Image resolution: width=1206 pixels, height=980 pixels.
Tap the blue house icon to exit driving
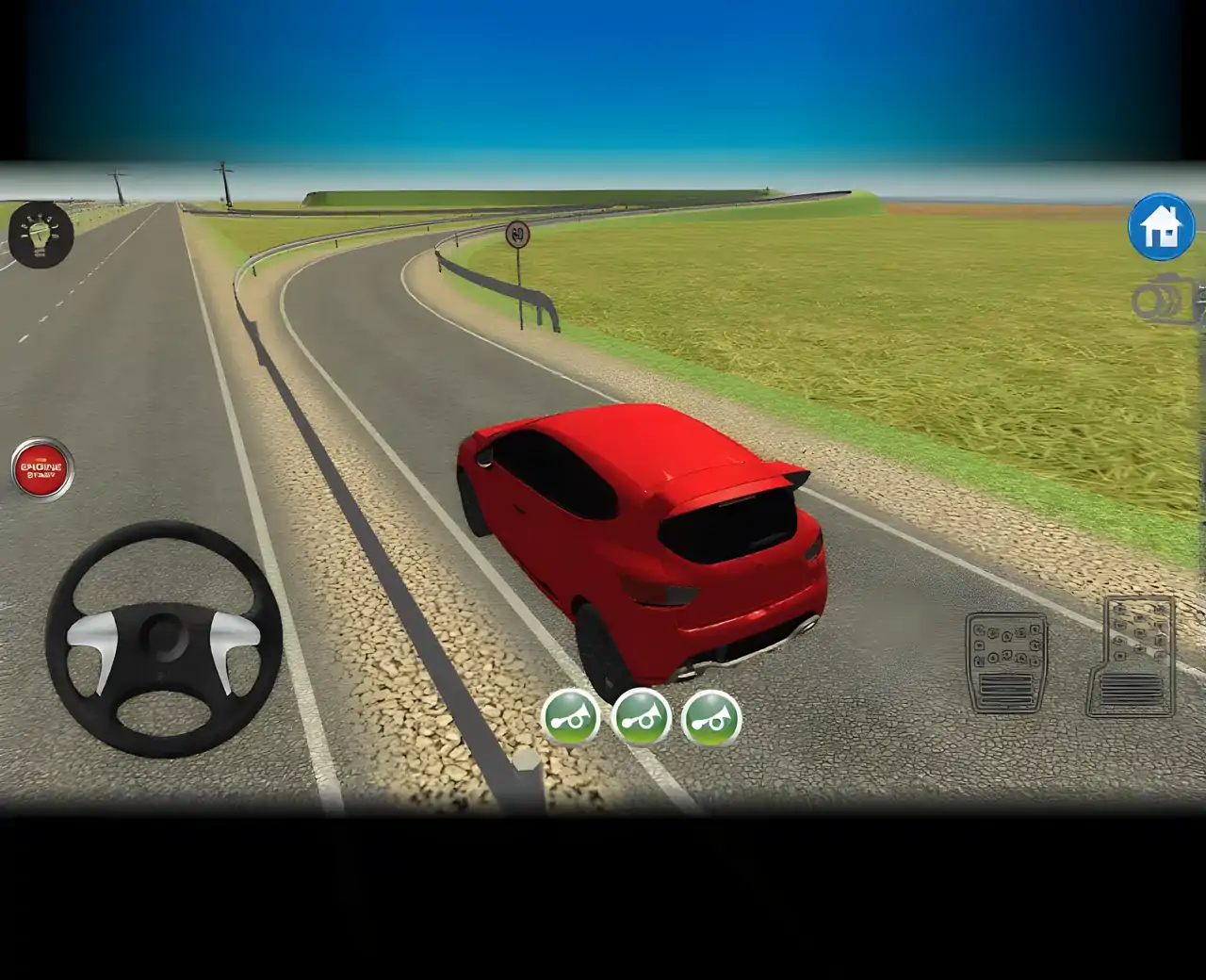point(1162,228)
